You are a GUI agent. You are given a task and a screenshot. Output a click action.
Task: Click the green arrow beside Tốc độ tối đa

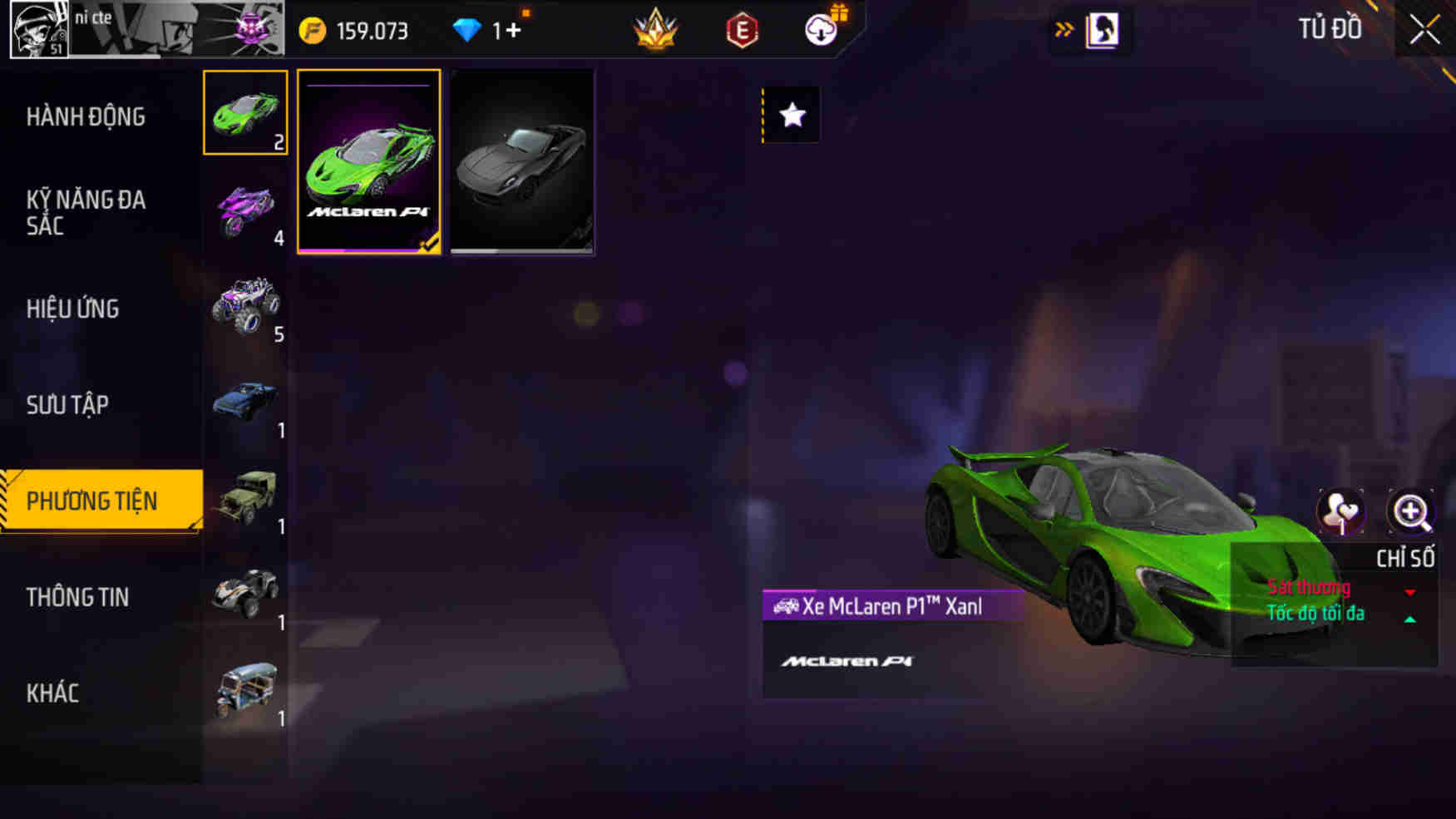1410,618
